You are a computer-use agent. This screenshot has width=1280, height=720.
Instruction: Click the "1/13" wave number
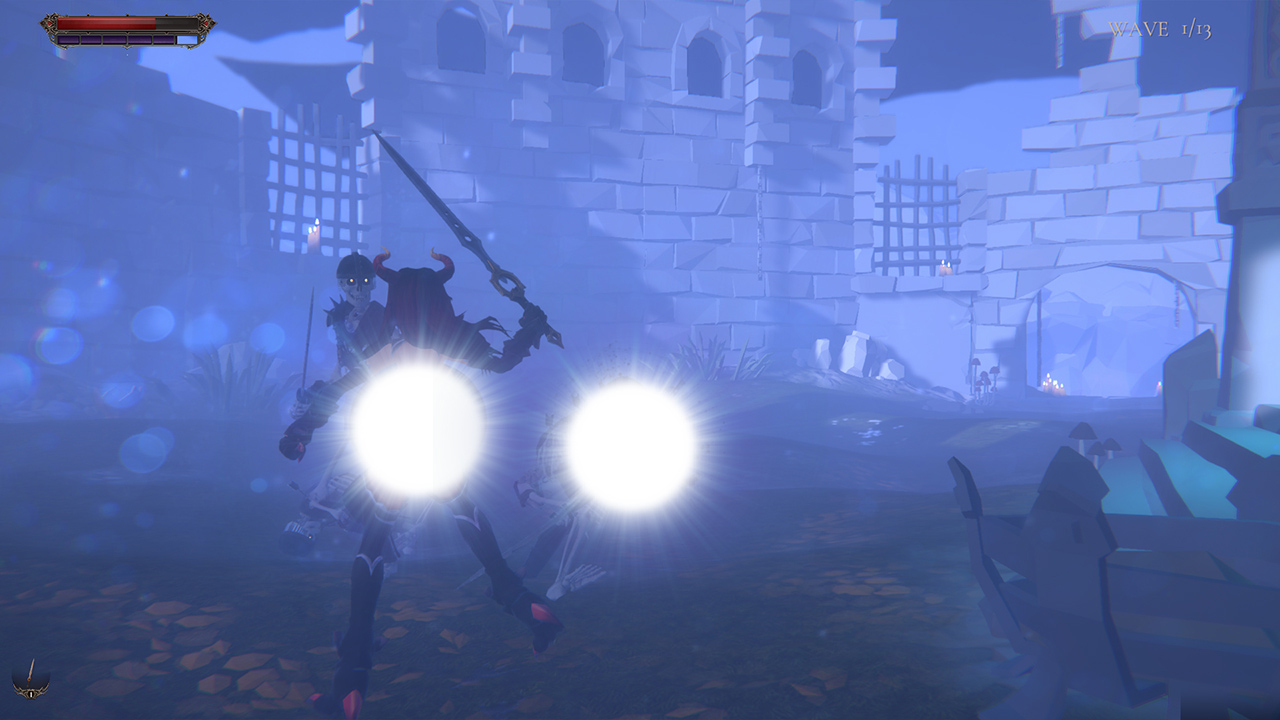click(1196, 28)
